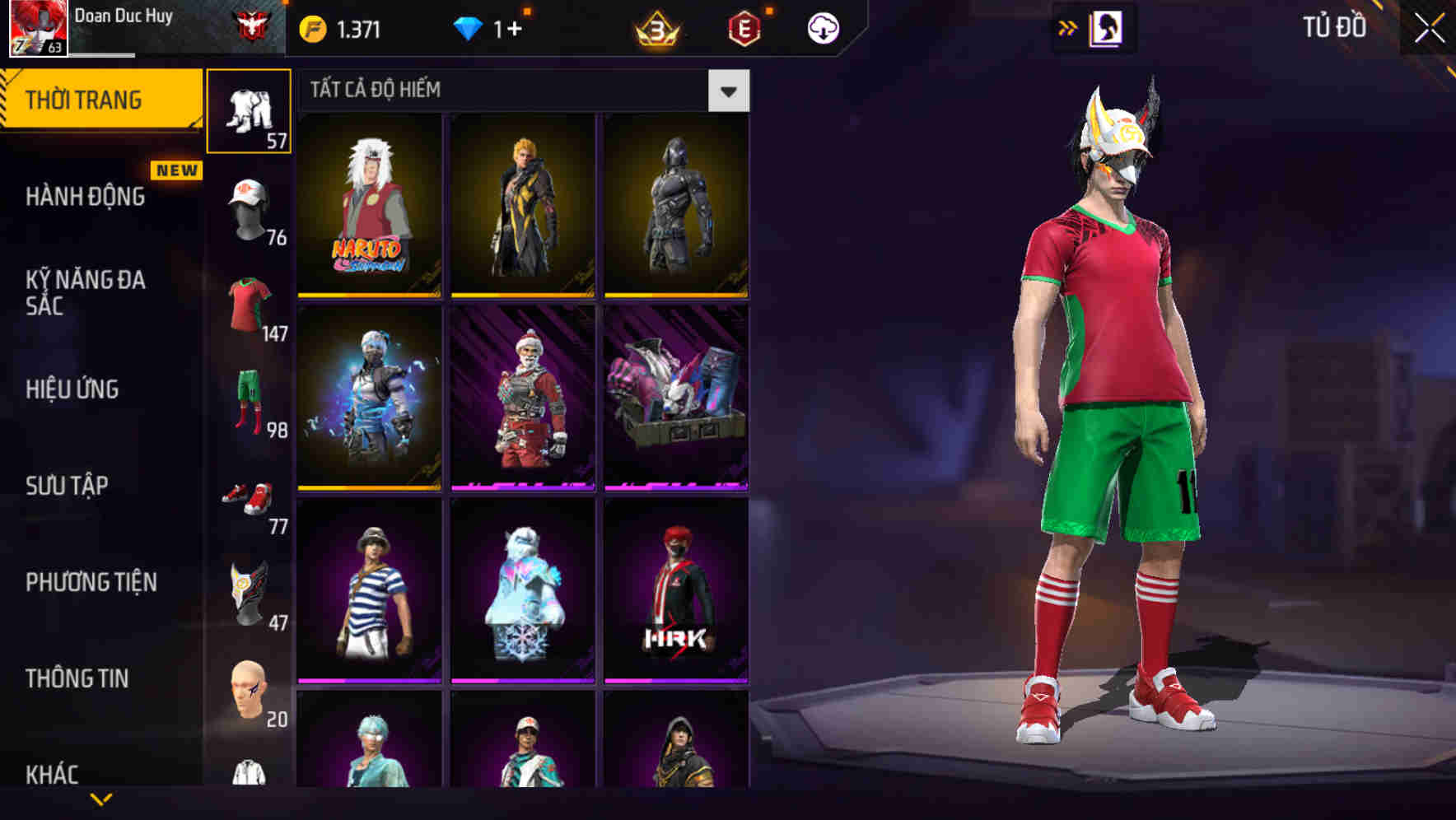Switch to the HÀNH ĐỘNG tab
Screen dimensions: 1456x820
[85, 196]
